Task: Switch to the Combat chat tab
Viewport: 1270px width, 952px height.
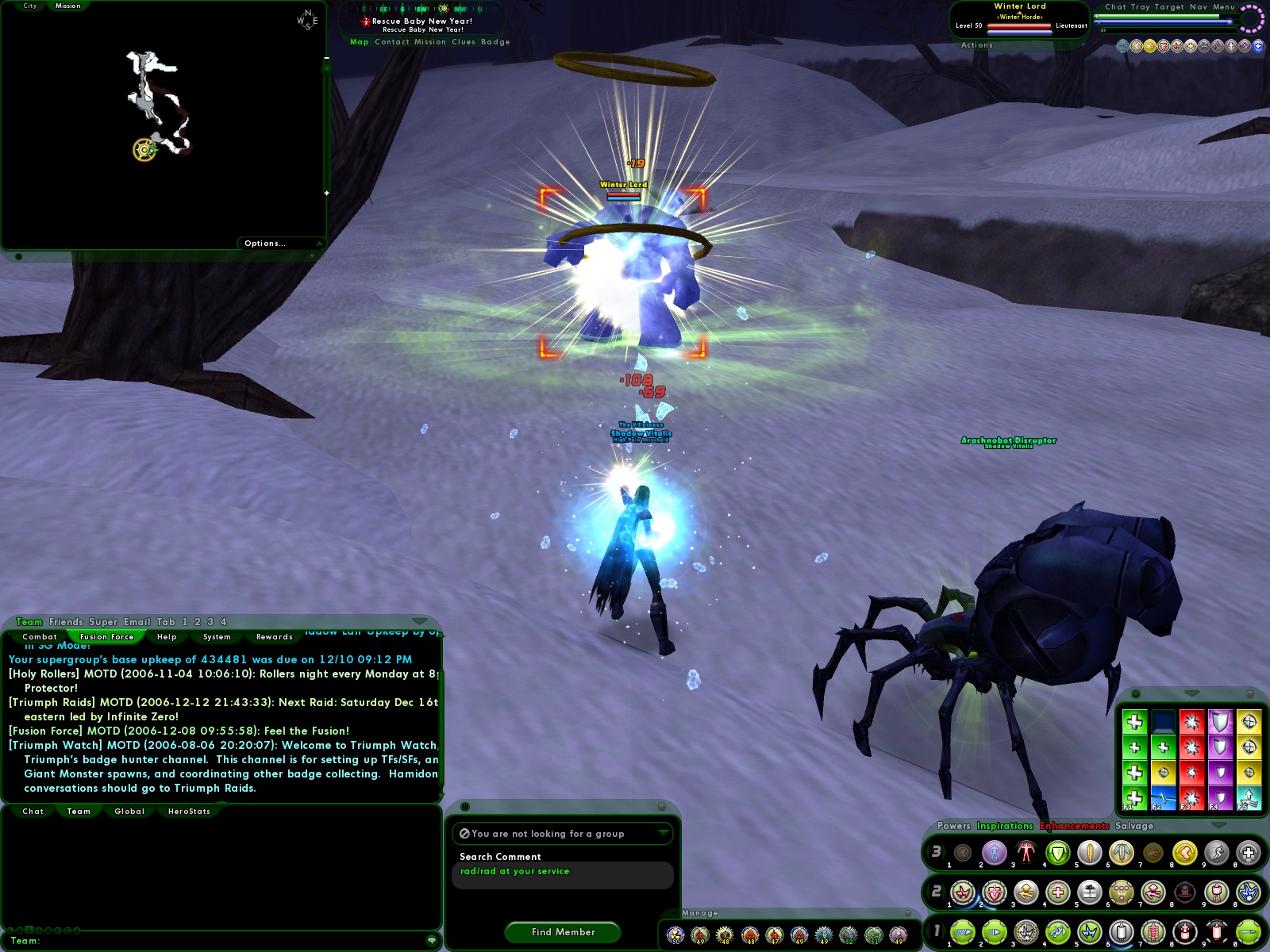Action: (x=40, y=637)
